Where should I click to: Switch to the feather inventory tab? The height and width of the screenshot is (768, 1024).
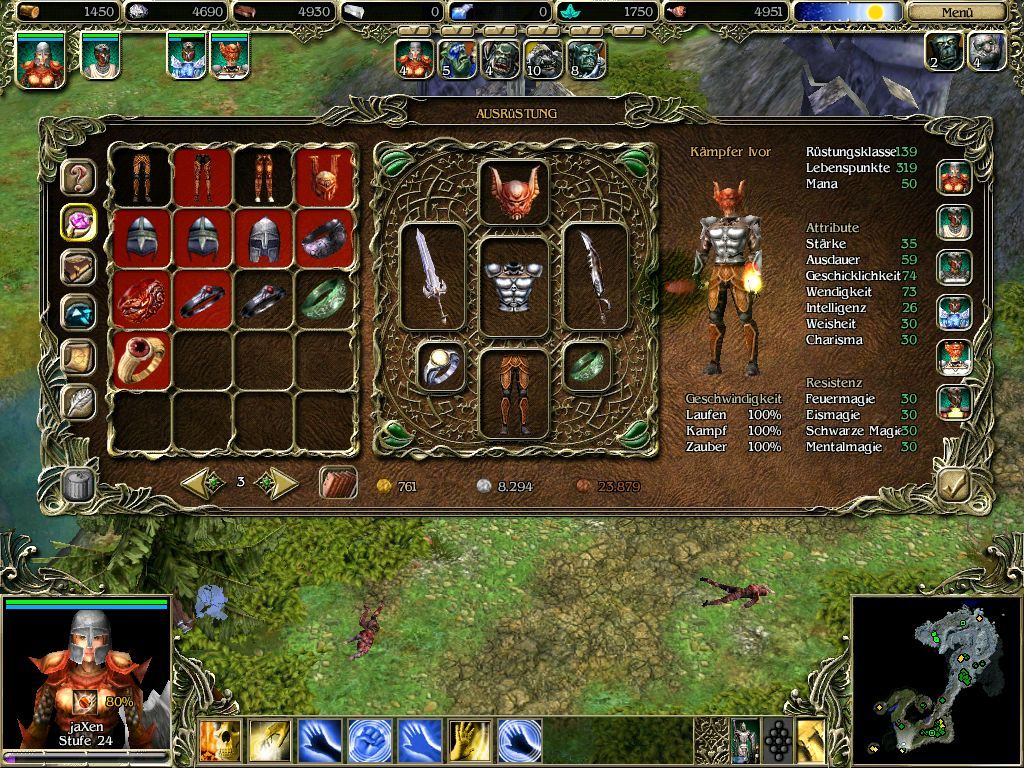(78, 402)
